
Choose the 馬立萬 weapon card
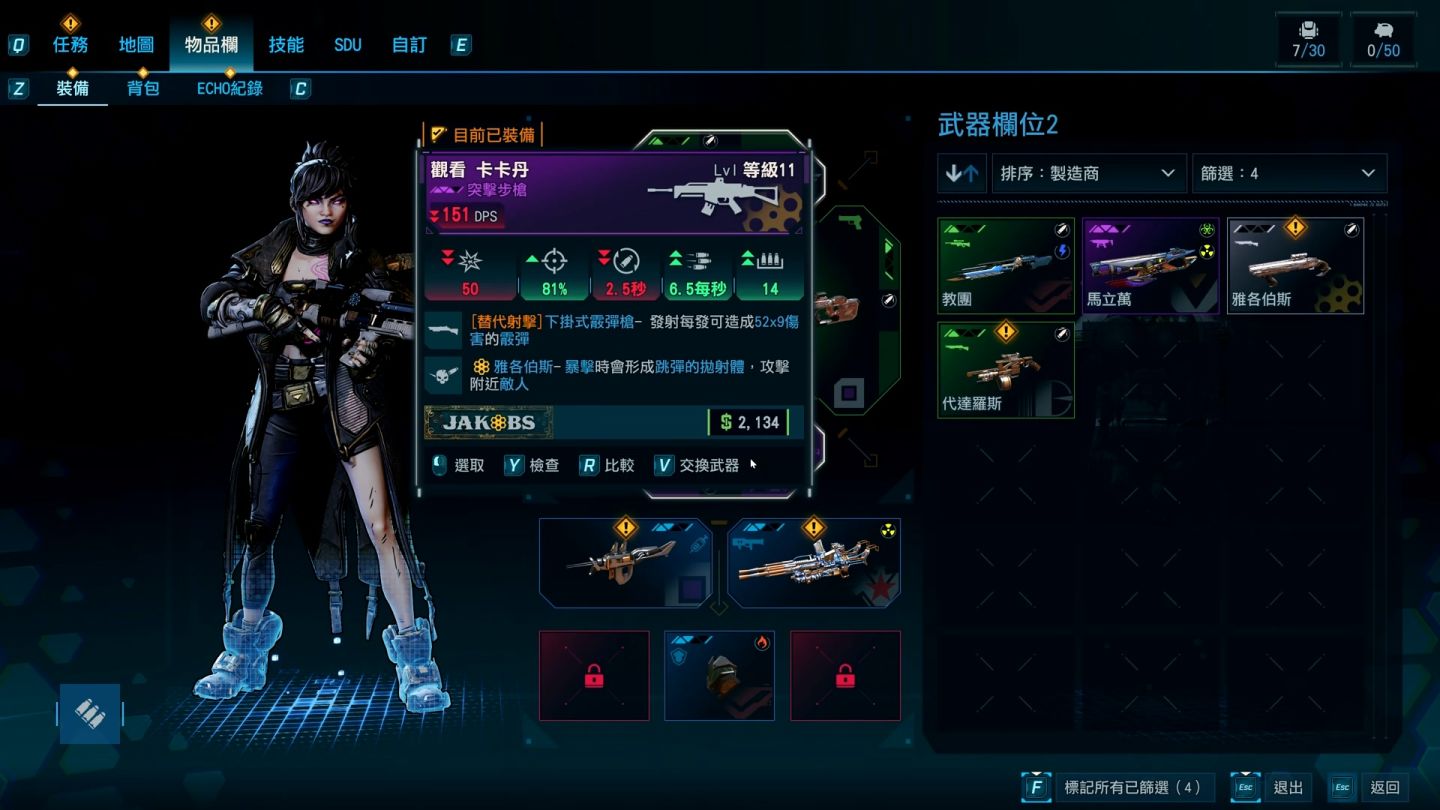click(1150, 266)
